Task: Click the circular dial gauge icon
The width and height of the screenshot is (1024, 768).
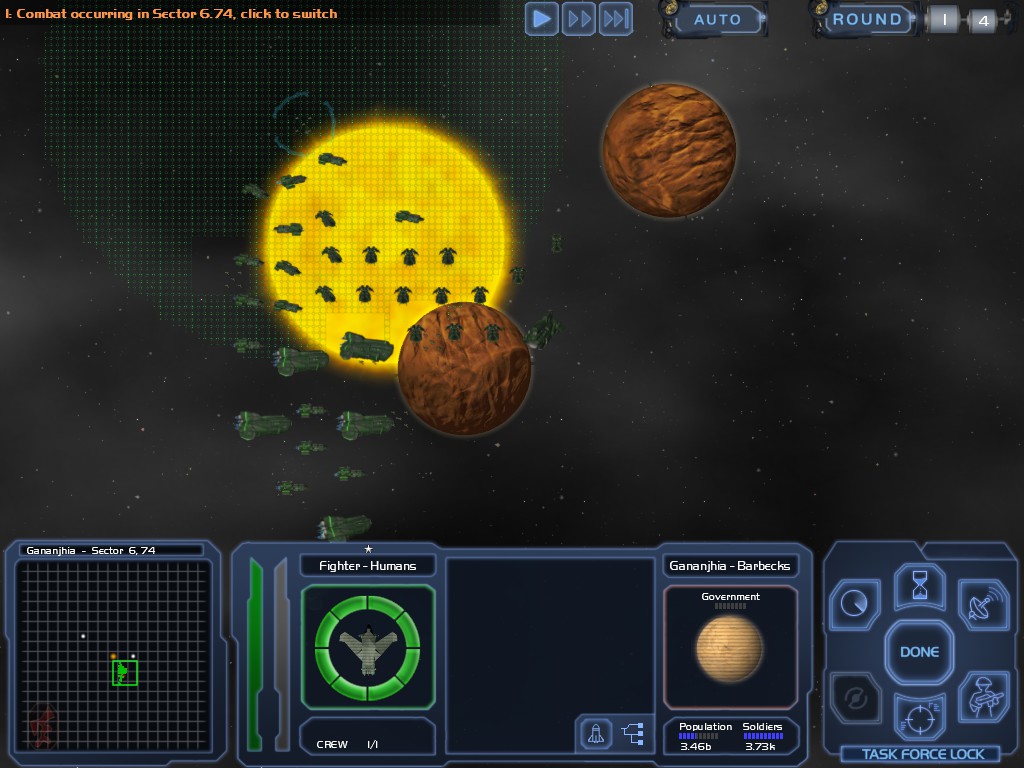Action: tap(855, 605)
